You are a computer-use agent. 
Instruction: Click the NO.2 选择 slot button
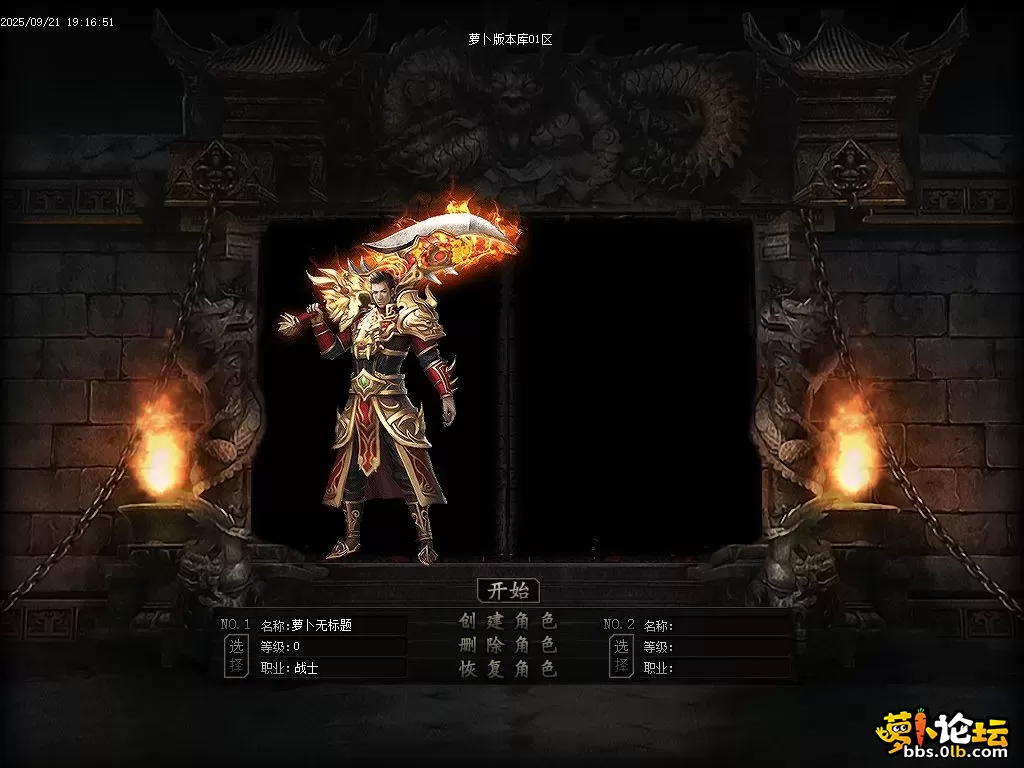coord(621,656)
